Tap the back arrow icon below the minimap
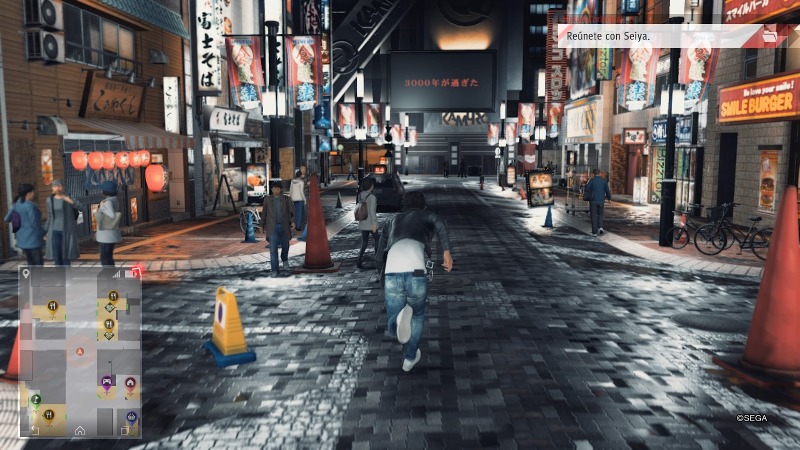Screen dimensions: 800x450 point(35,430)
